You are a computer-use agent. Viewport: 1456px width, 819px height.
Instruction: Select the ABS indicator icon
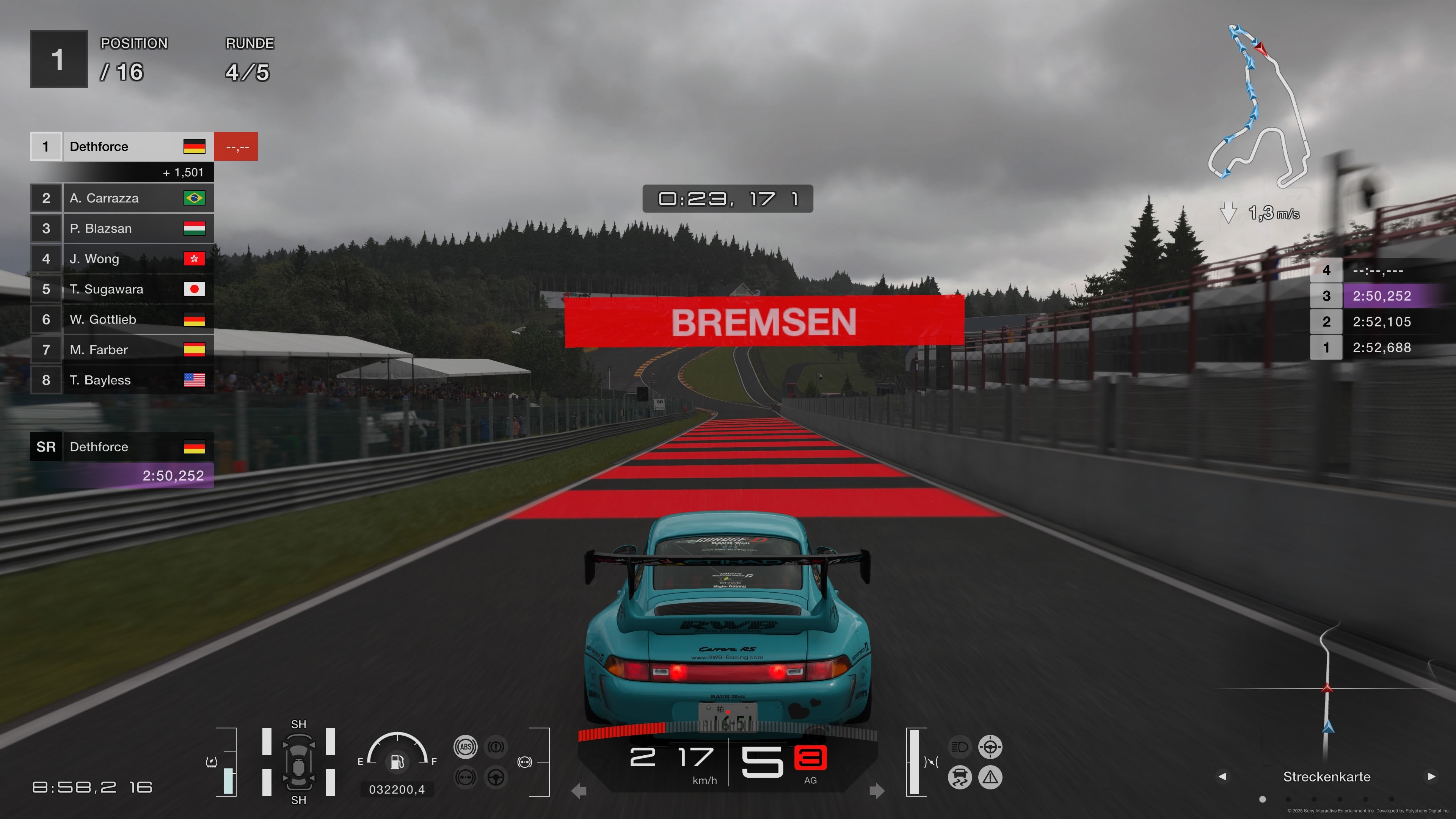tap(466, 747)
